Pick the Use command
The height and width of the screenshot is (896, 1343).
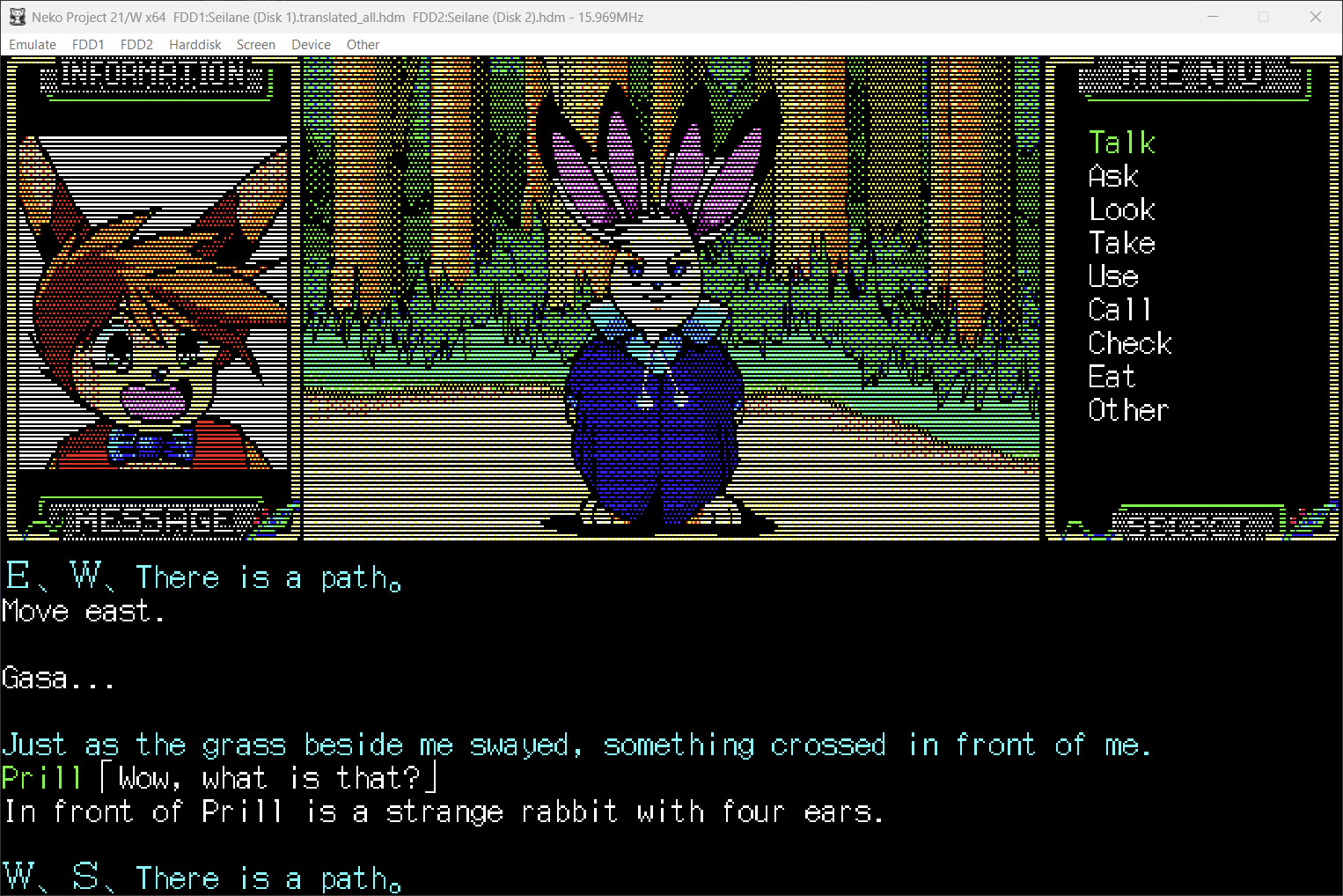[x=1113, y=276]
